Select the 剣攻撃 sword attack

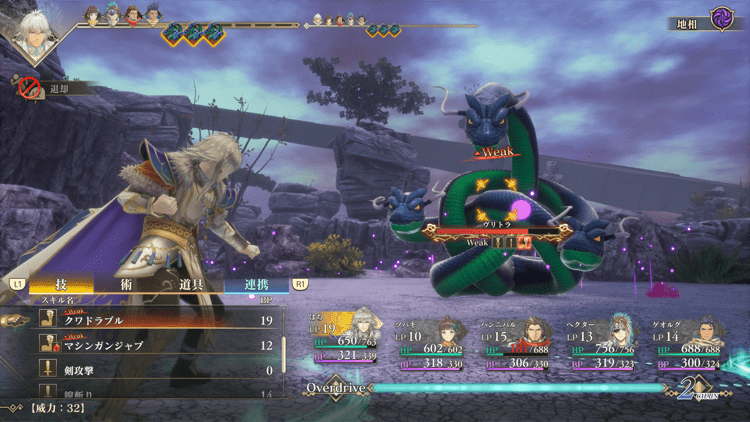pyautogui.click(x=150, y=370)
